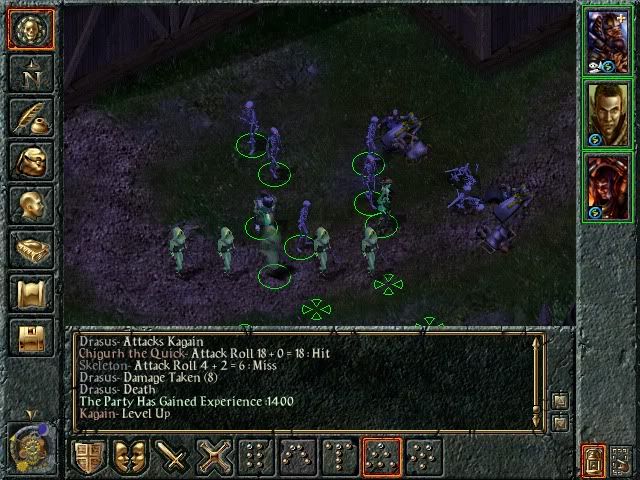Viewport: 640px width, 480px height.
Task: Select the red-hooded character portrait
Action: click(x=608, y=184)
